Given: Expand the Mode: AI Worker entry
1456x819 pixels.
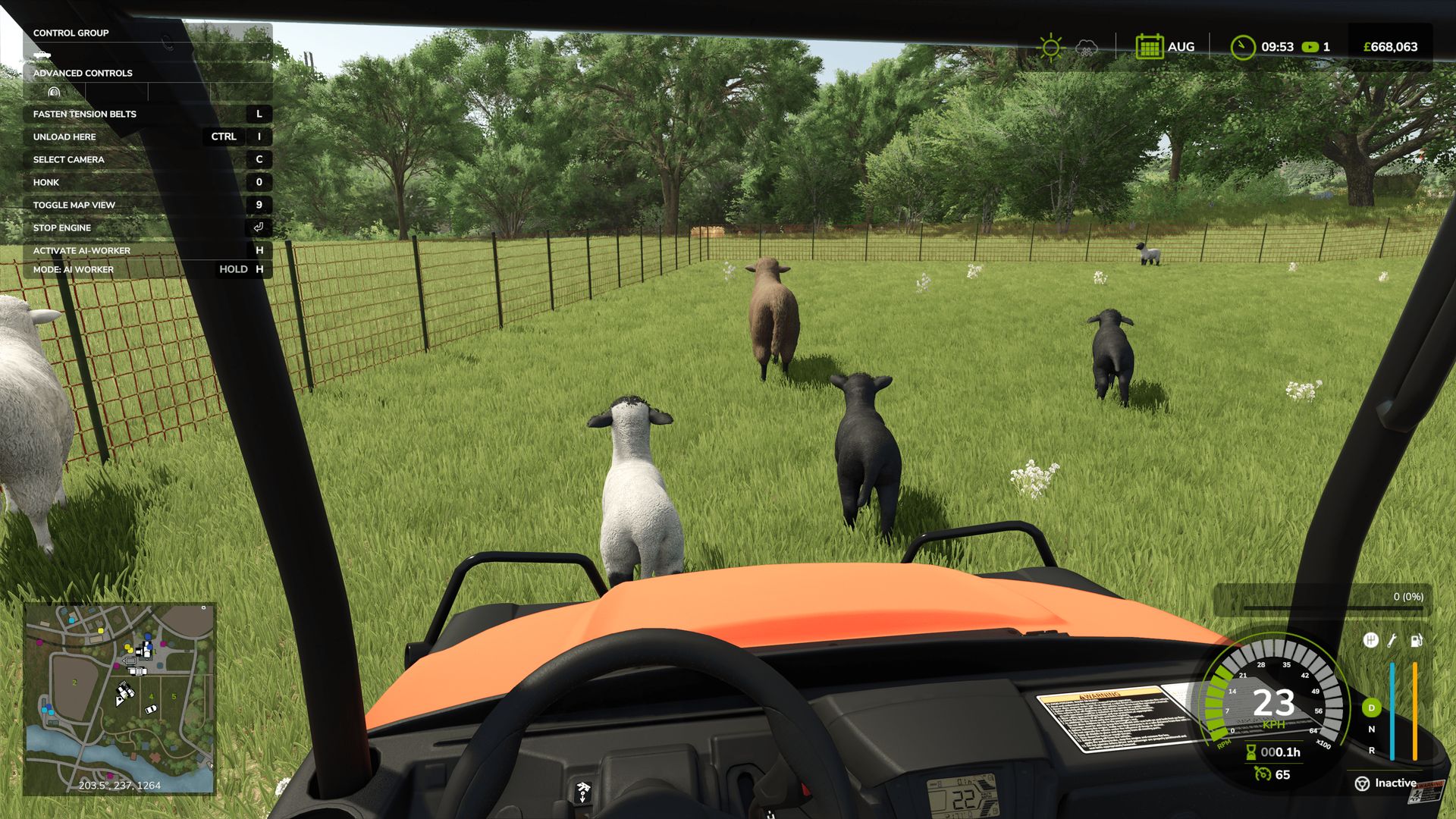Looking at the screenshot, I should [x=72, y=269].
